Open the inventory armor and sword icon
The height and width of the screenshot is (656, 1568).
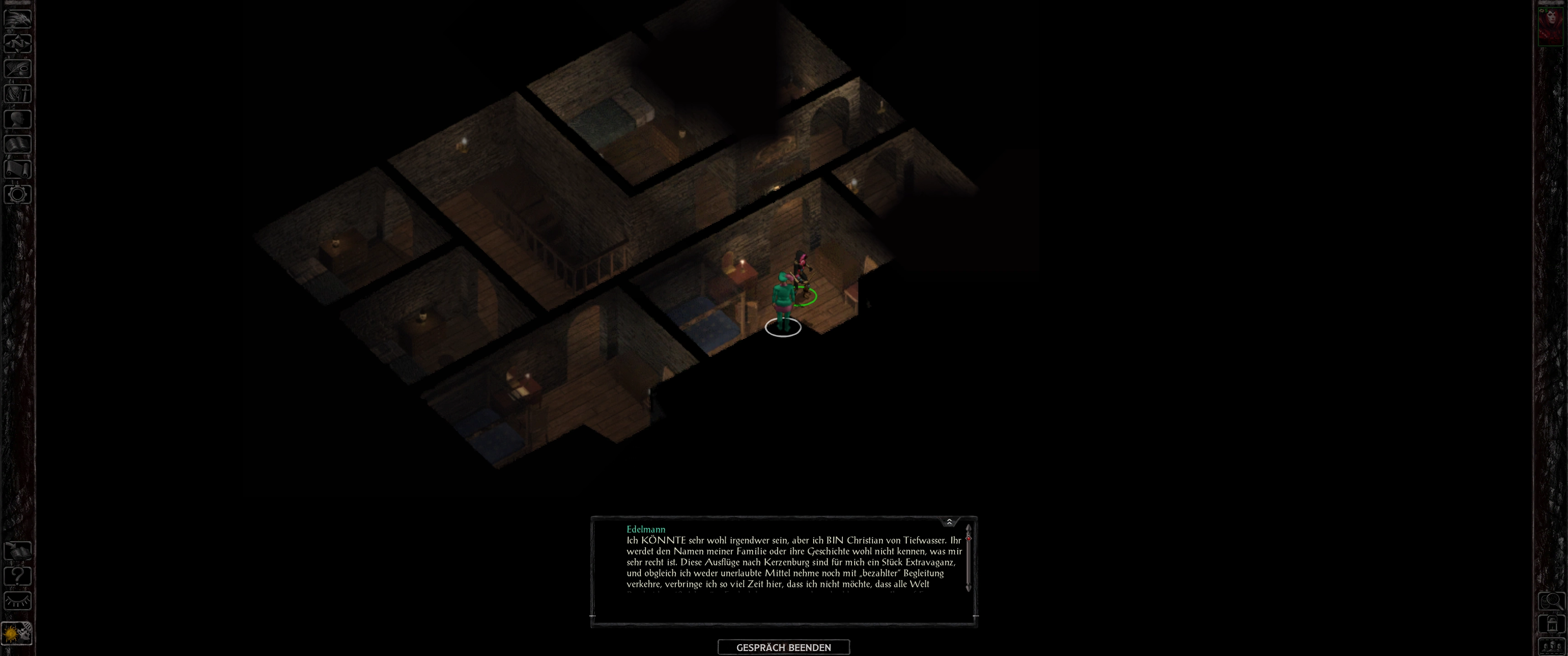tap(17, 94)
